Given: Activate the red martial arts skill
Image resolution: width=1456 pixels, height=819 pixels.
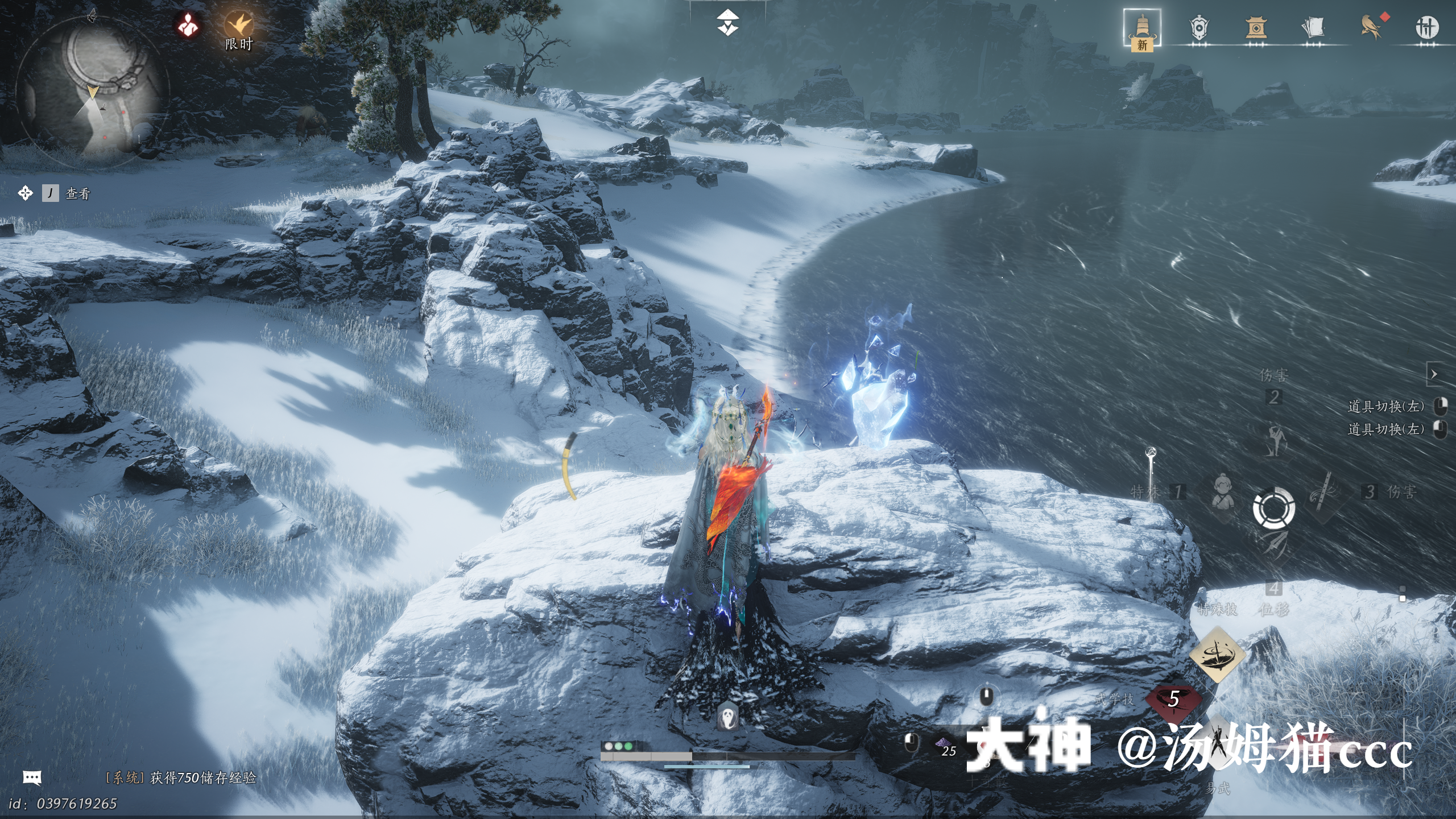Looking at the screenshot, I should (1173, 700).
